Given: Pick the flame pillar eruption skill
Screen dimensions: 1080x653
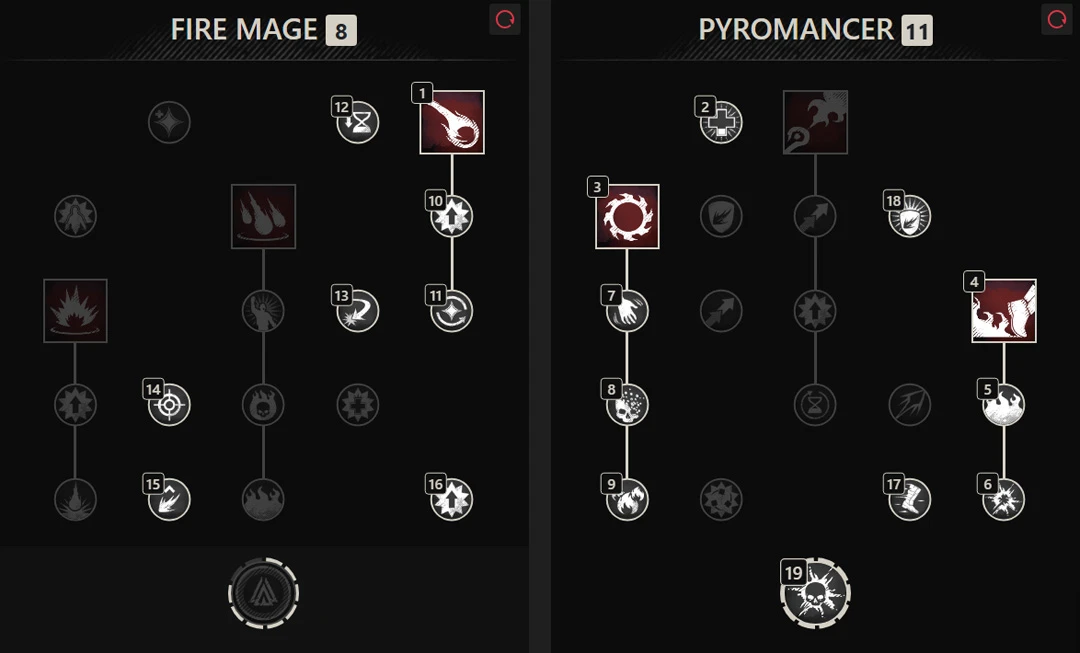Looking at the screenshot, I should click(x=75, y=311).
